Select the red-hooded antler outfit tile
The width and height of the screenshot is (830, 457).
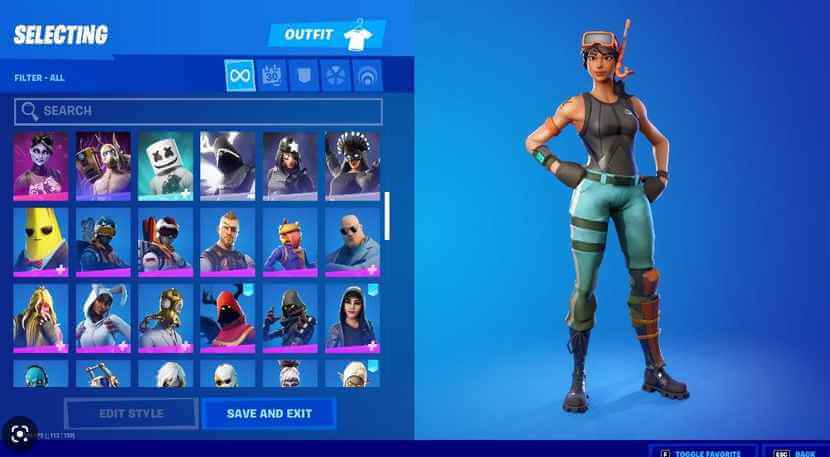(x=227, y=316)
